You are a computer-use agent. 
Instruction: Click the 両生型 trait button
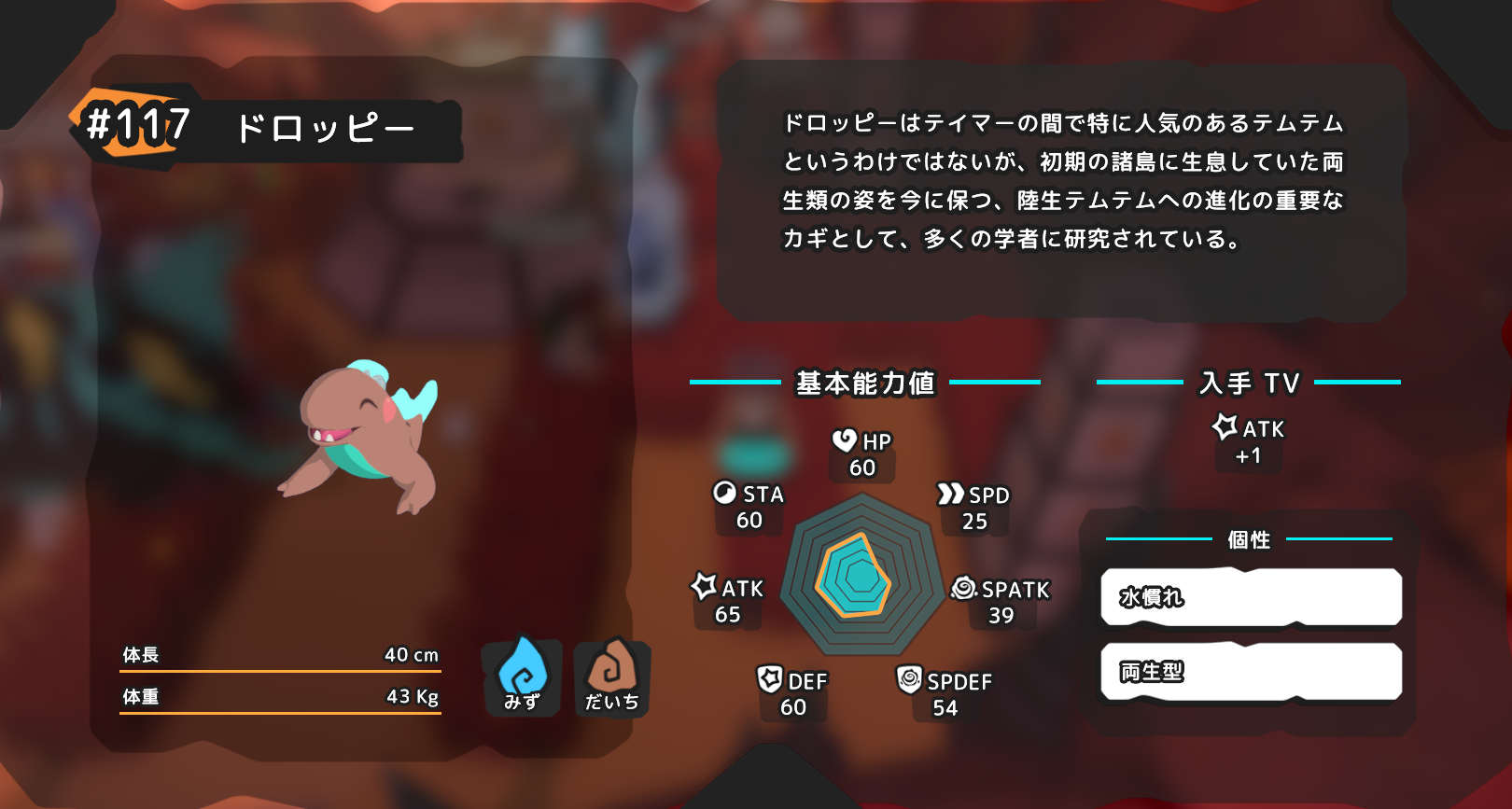pos(1251,671)
